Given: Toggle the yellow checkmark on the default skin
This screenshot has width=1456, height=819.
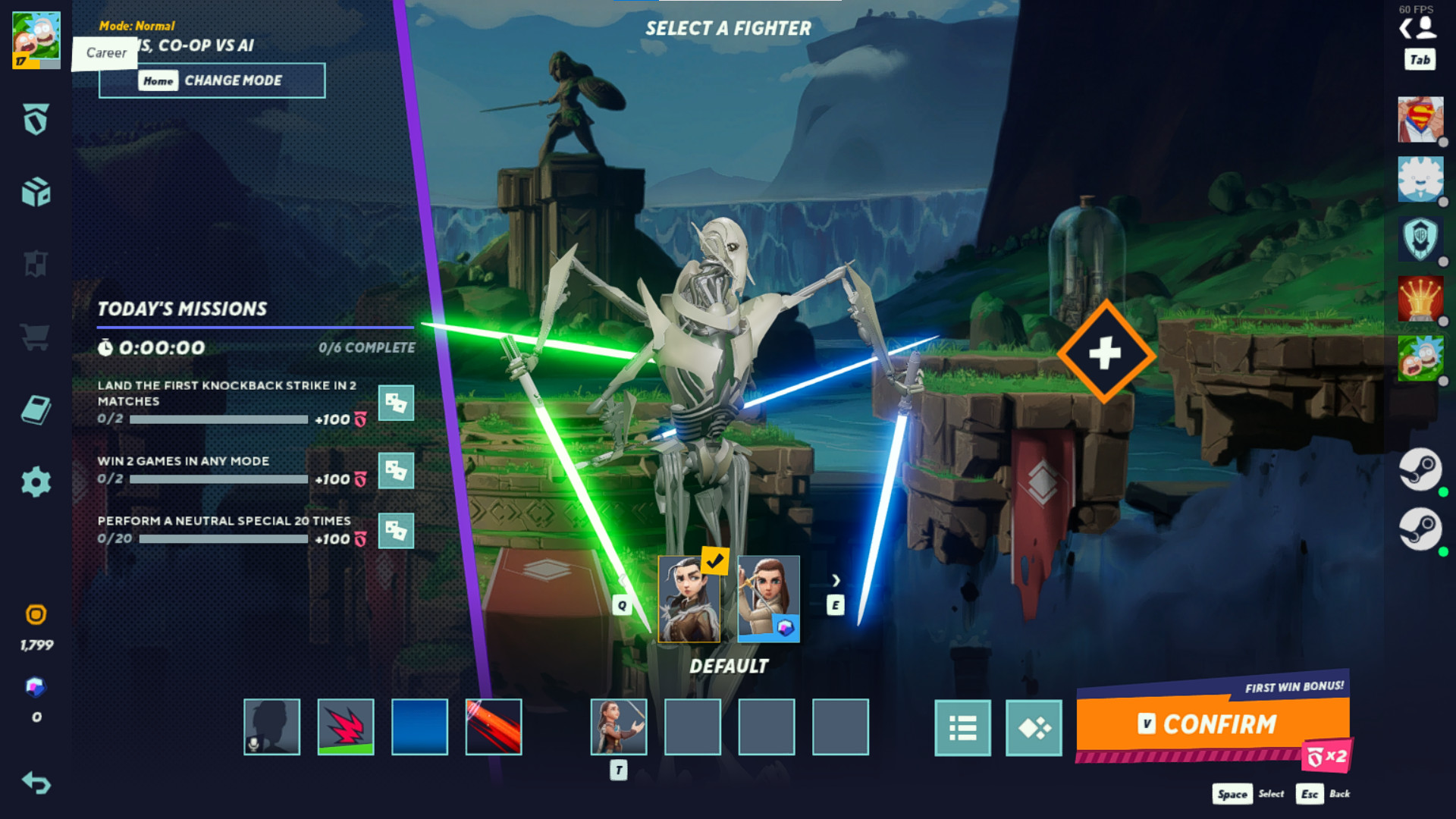Looking at the screenshot, I should [714, 563].
